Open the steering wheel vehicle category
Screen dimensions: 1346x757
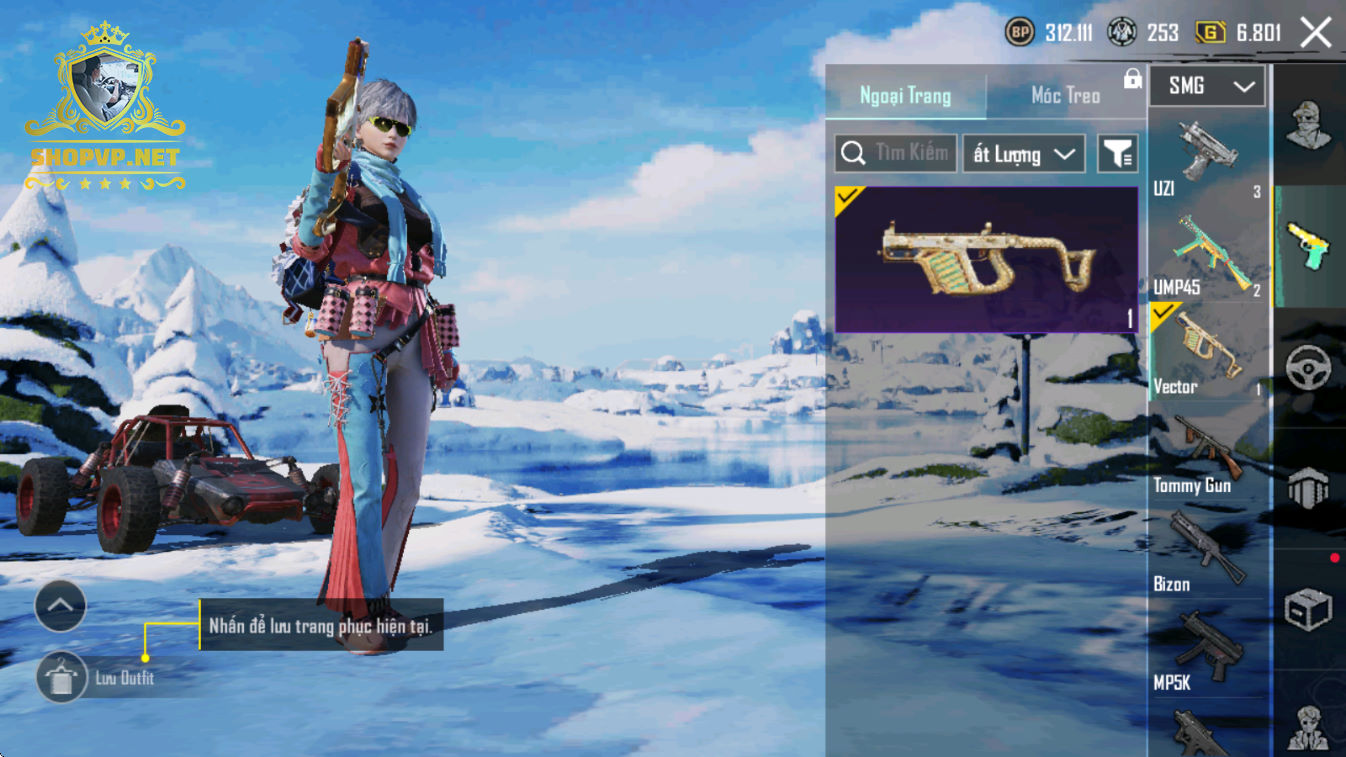pyautogui.click(x=1308, y=367)
